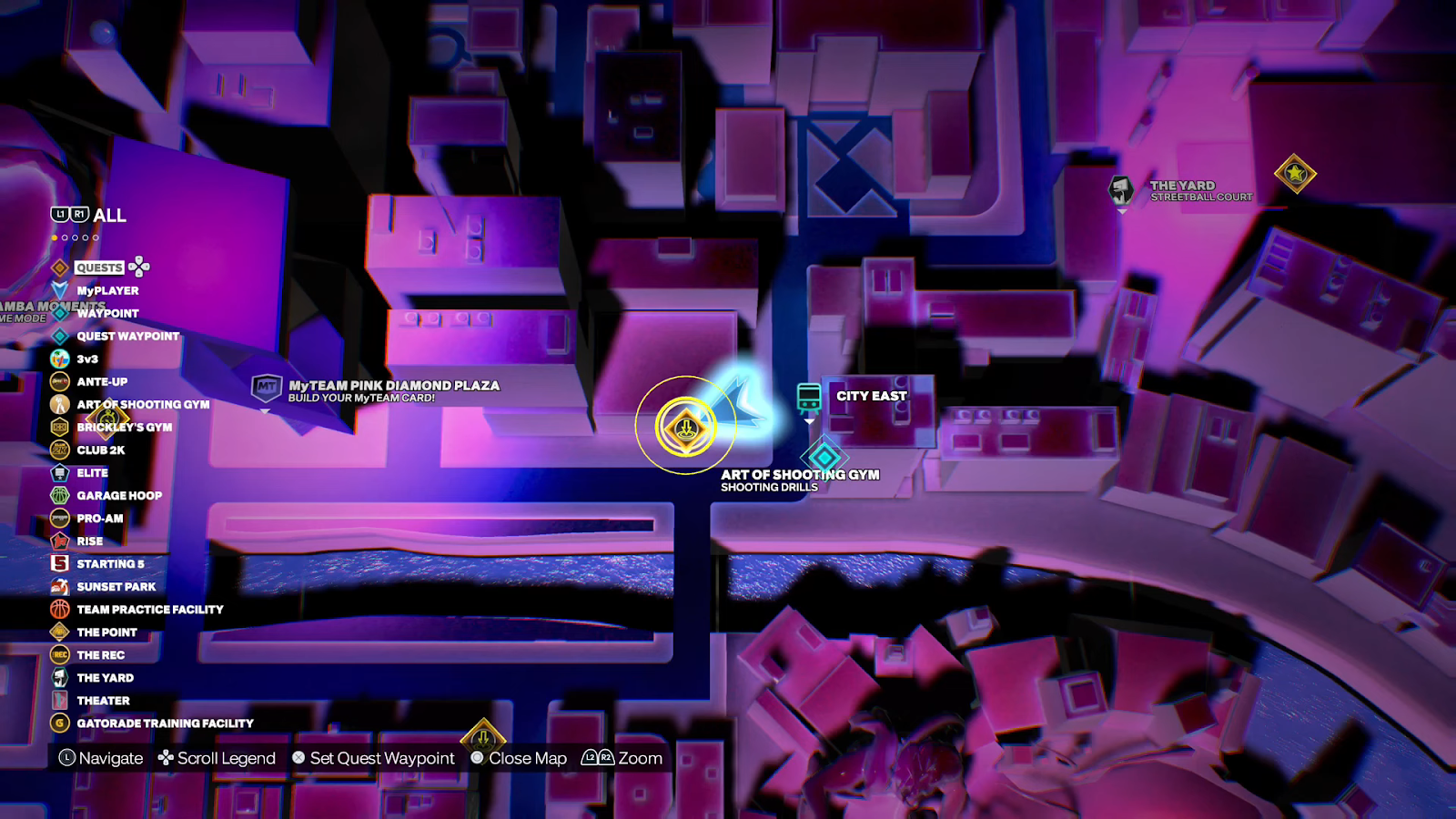
Task: Choose Gatorade Training Facility legend entry
Action: 165,723
